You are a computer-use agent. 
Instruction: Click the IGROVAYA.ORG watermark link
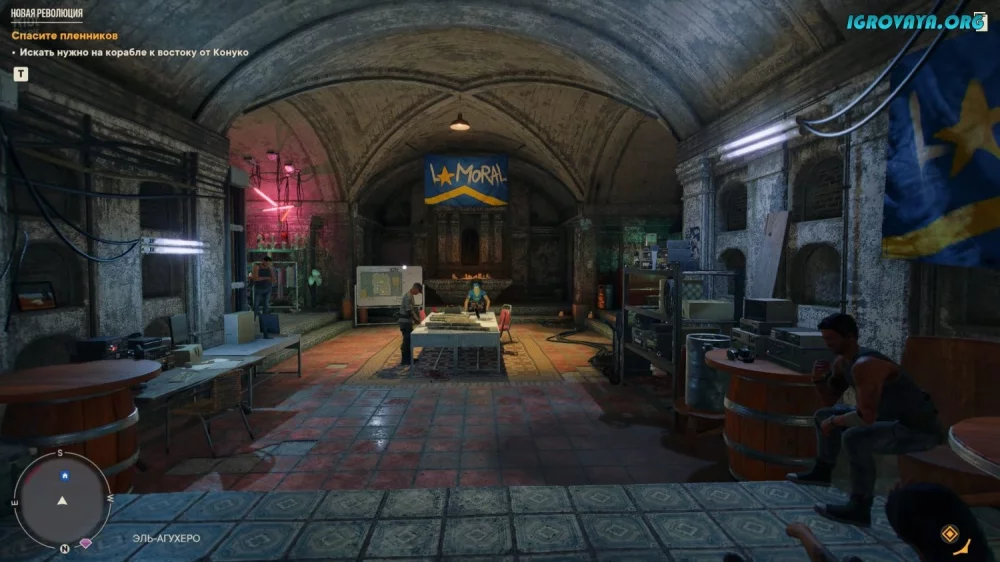[x=915, y=22]
